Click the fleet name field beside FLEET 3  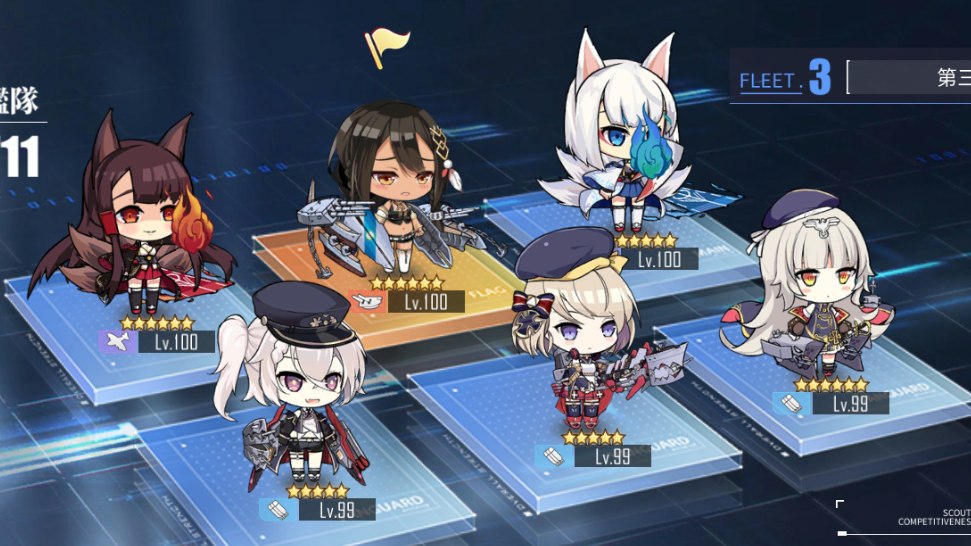[x=912, y=77]
